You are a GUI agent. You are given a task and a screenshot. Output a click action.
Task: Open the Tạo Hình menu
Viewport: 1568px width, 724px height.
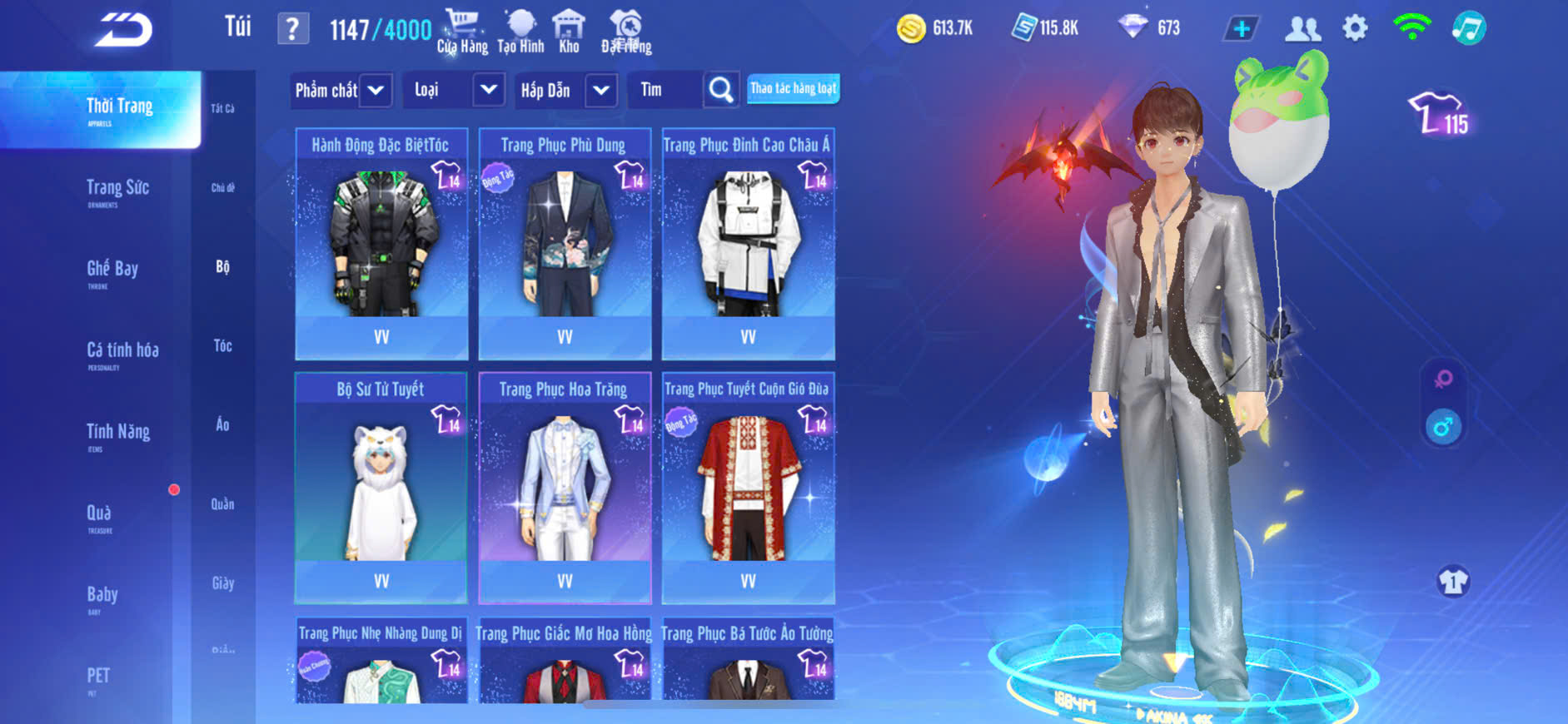pos(520,32)
